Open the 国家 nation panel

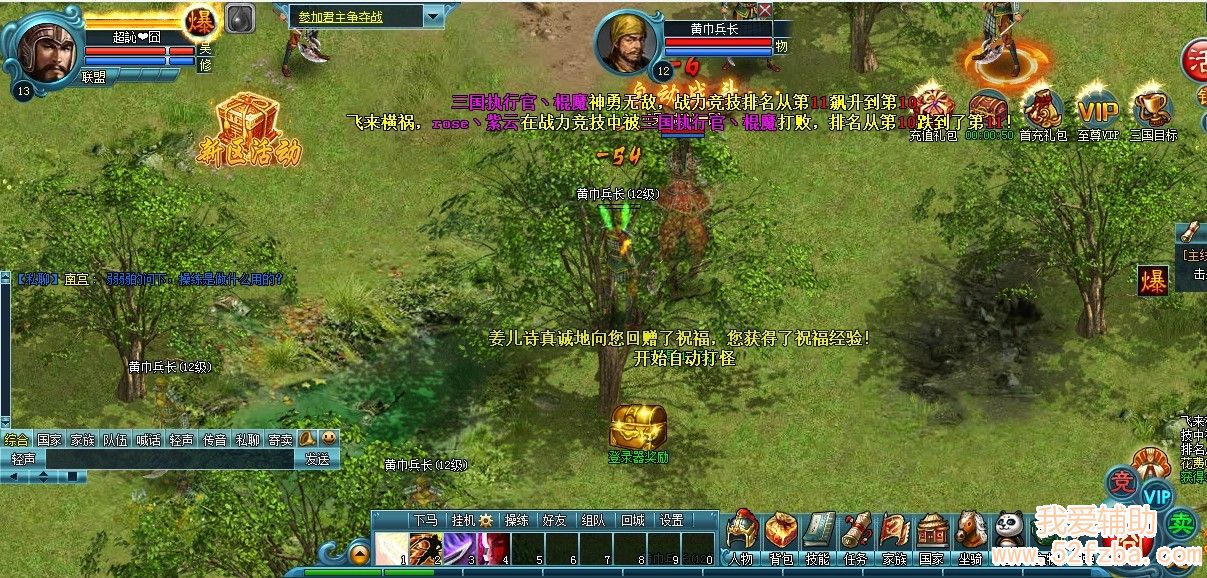pos(932,534)
